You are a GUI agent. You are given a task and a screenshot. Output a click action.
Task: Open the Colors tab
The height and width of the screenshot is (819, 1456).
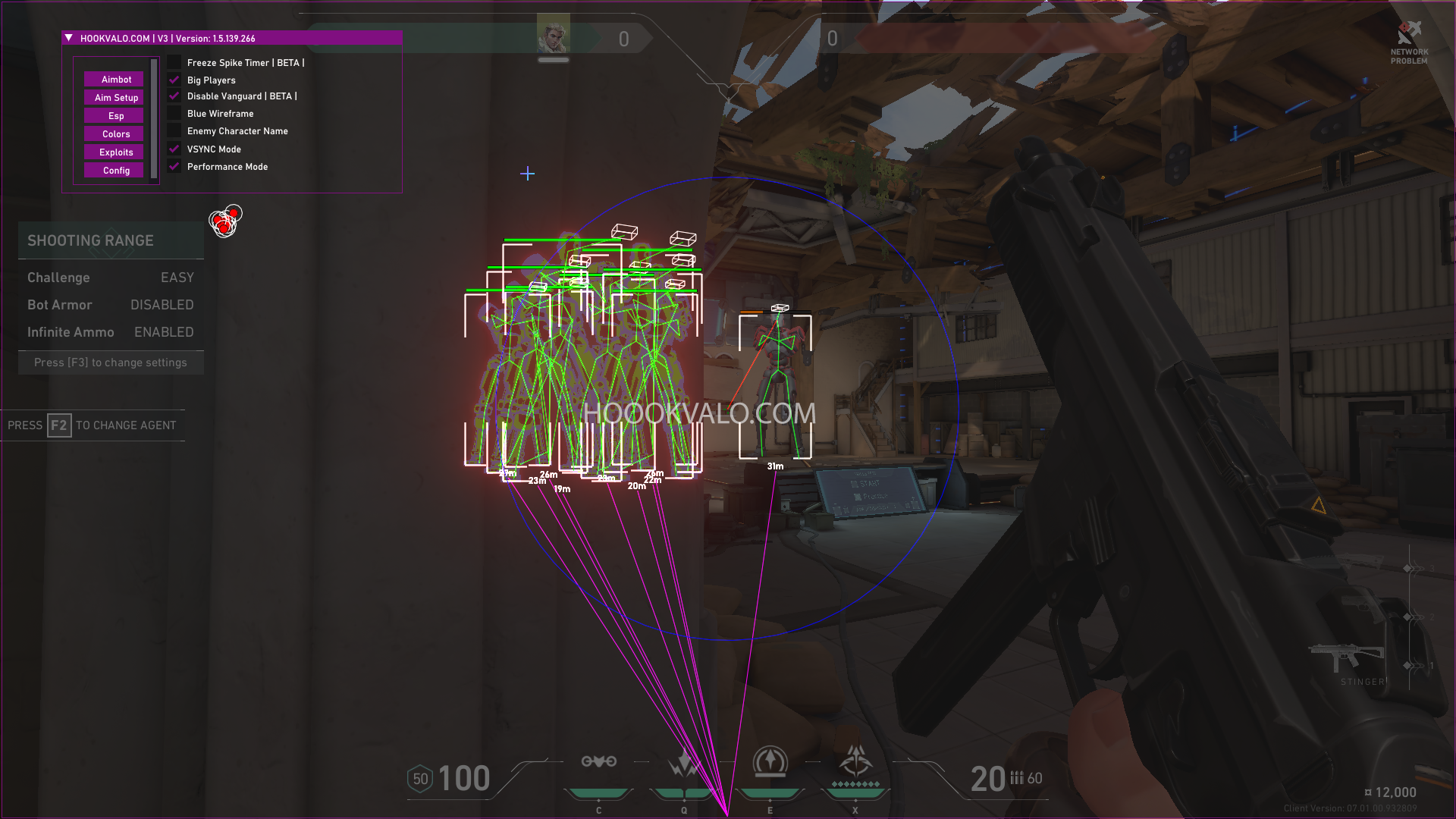(114, 133)
